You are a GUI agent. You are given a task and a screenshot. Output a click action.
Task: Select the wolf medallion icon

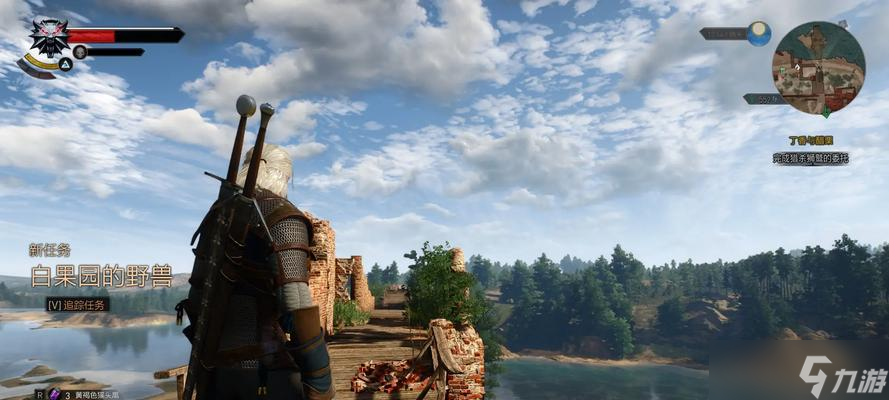coord(48,37)
